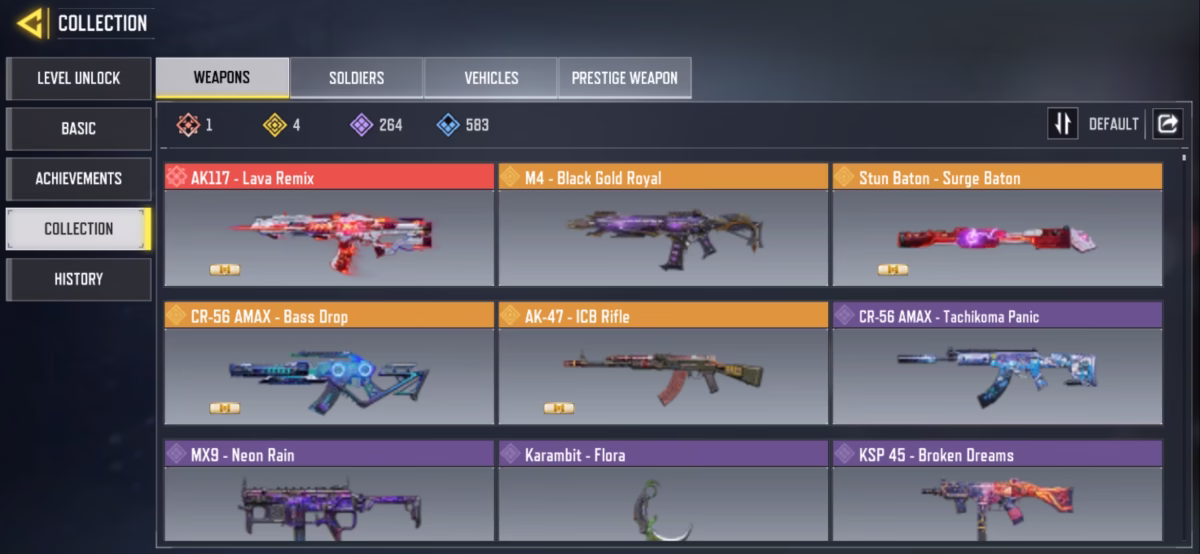
Task: Open the History section
Action: click(79, 279)
